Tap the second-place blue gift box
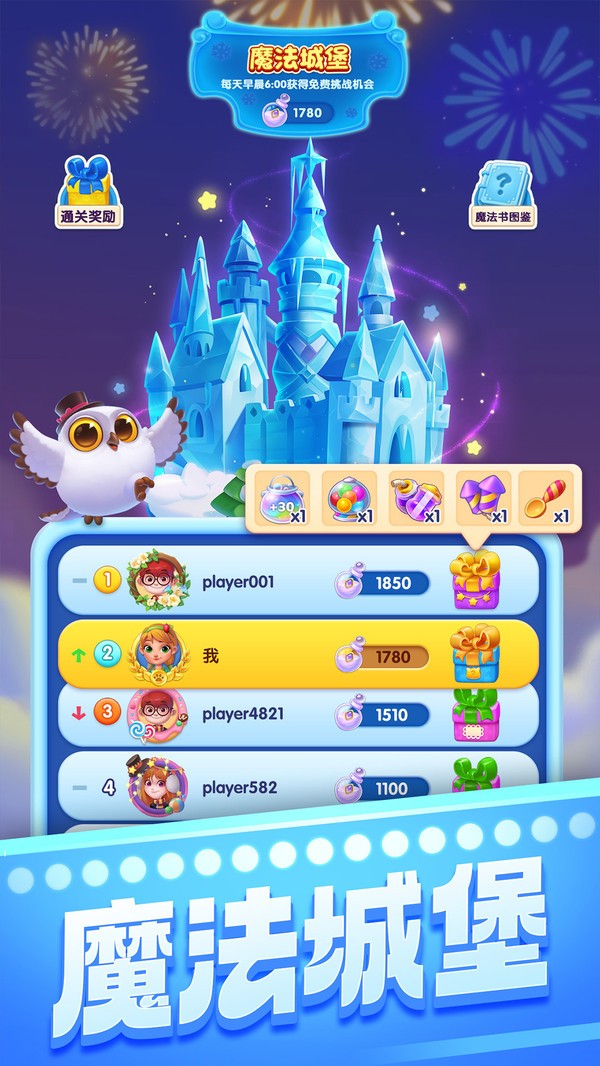Viewport: 600px width, 1066px height. [x=474, y=652]
